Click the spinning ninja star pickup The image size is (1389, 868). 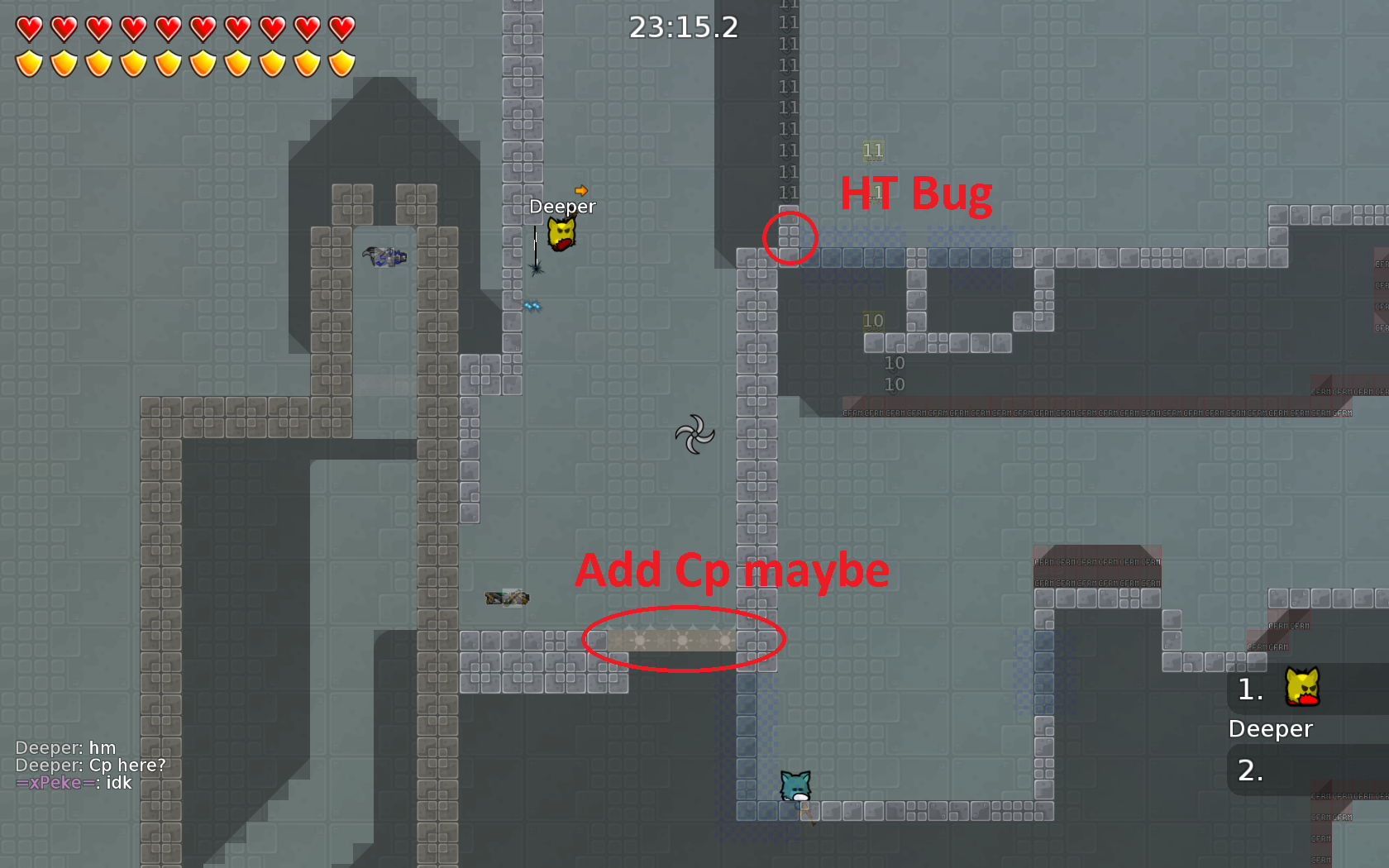(696, 433)
